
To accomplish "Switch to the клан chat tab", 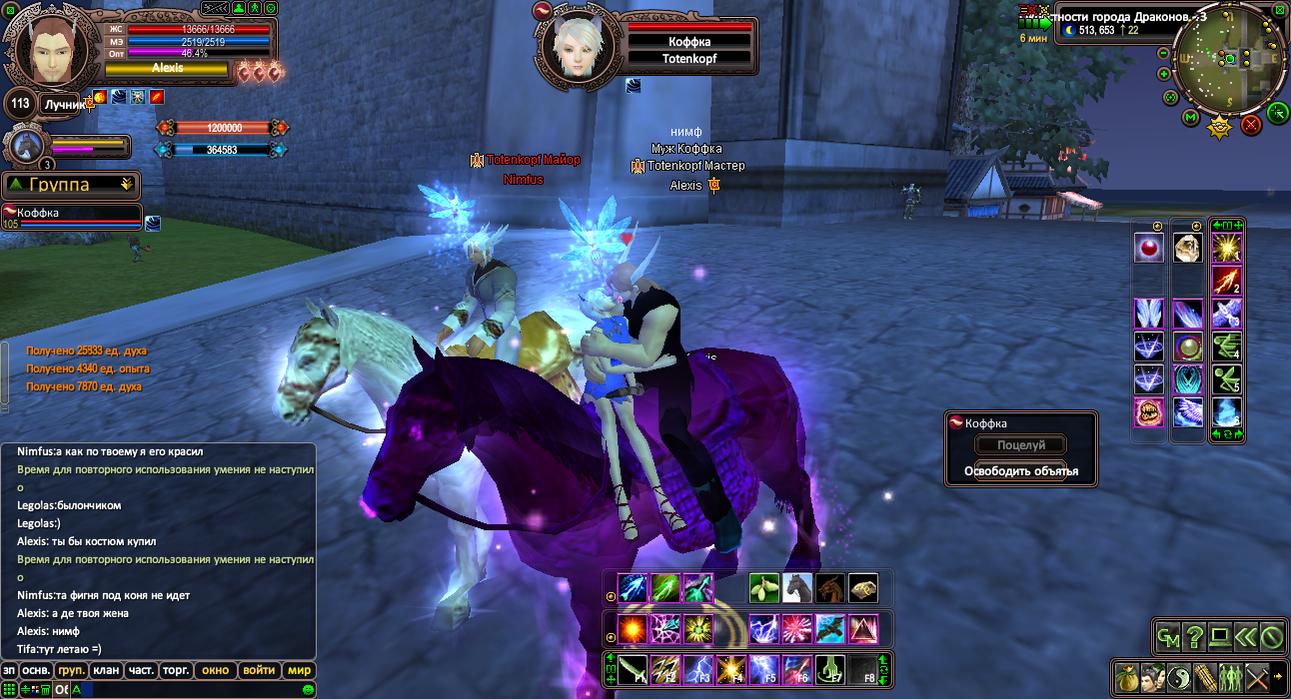I will 105,670.
